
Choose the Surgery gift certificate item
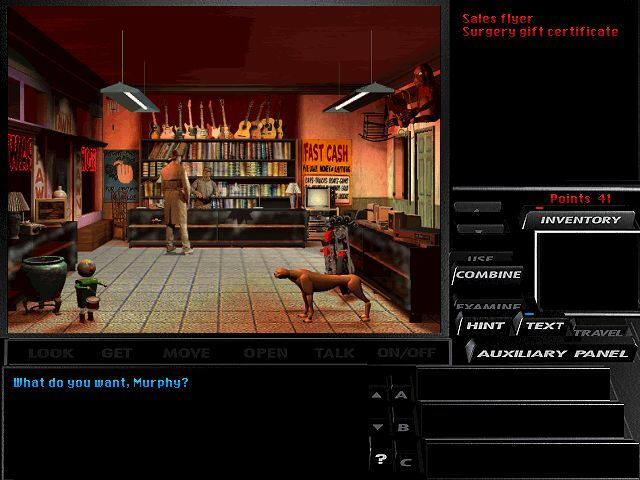(540, 32)
